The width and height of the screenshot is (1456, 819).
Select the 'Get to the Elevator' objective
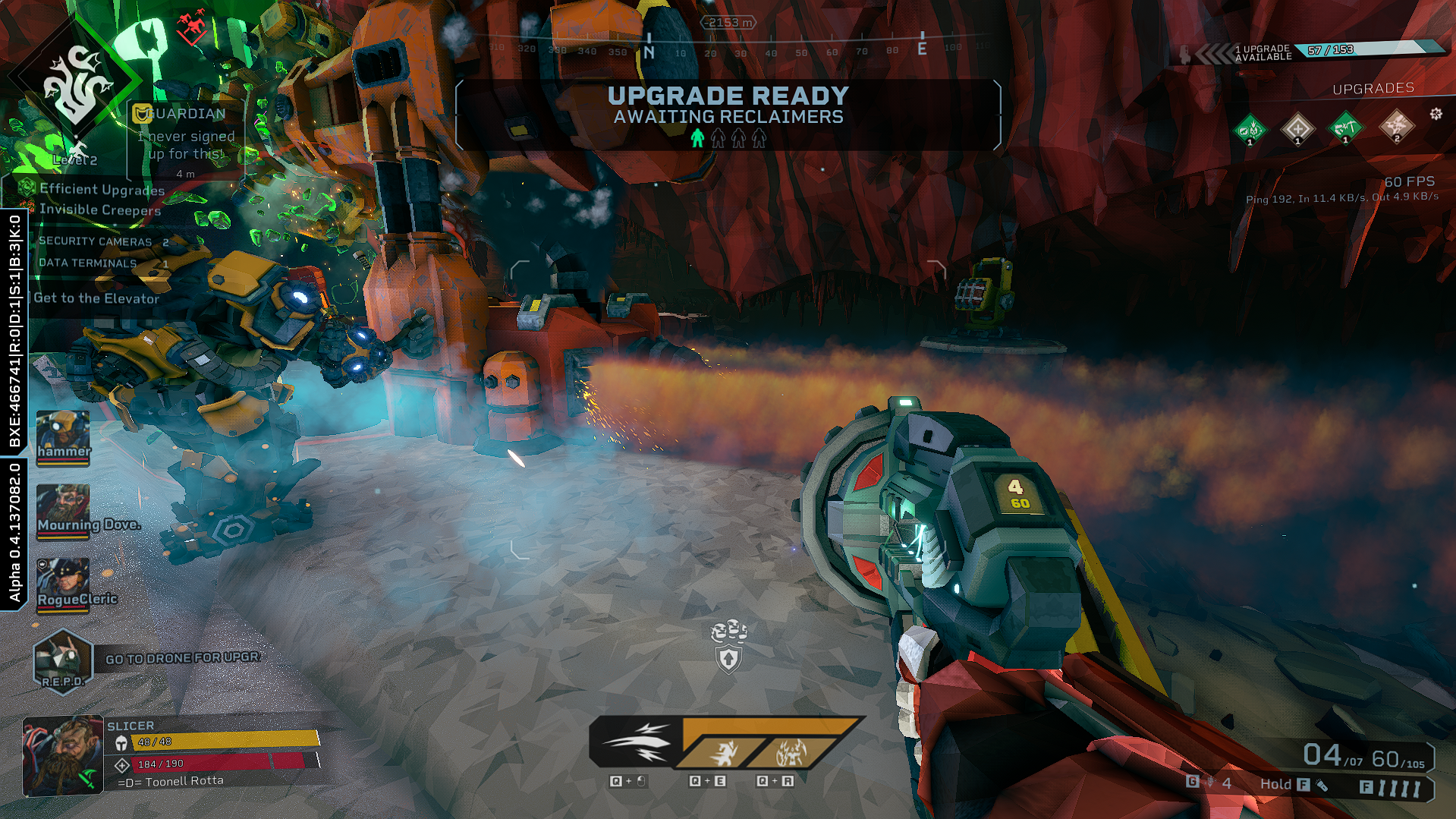click(x=96, y=298)
